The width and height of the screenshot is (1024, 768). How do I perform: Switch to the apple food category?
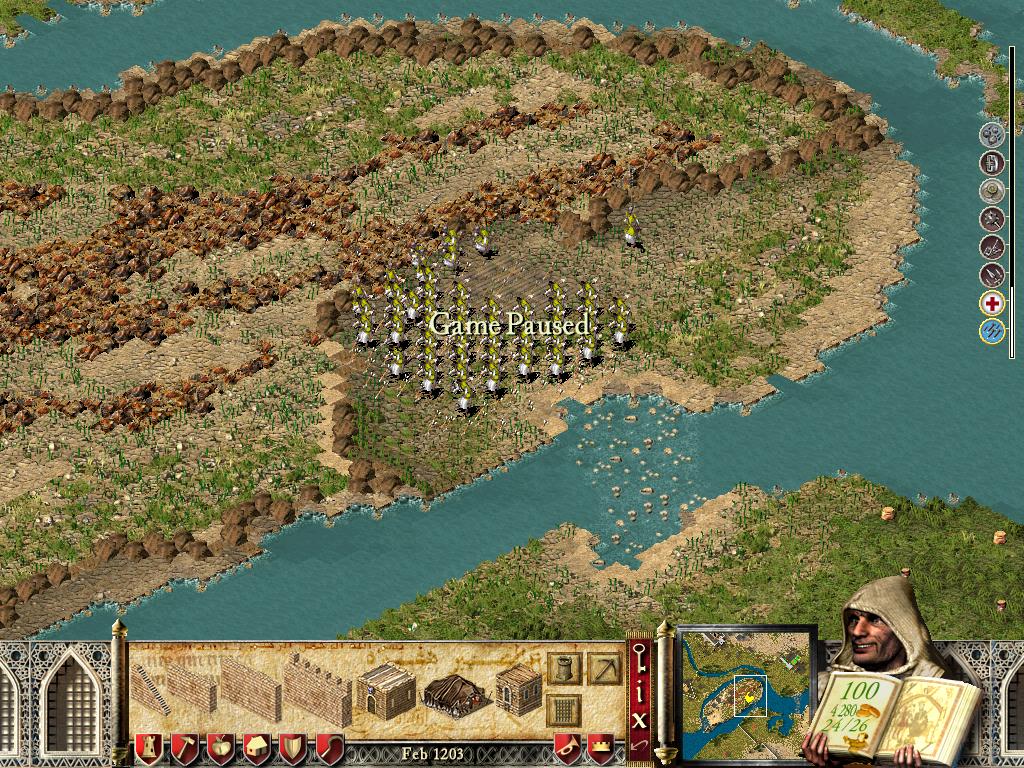click(x=220, y=748)
